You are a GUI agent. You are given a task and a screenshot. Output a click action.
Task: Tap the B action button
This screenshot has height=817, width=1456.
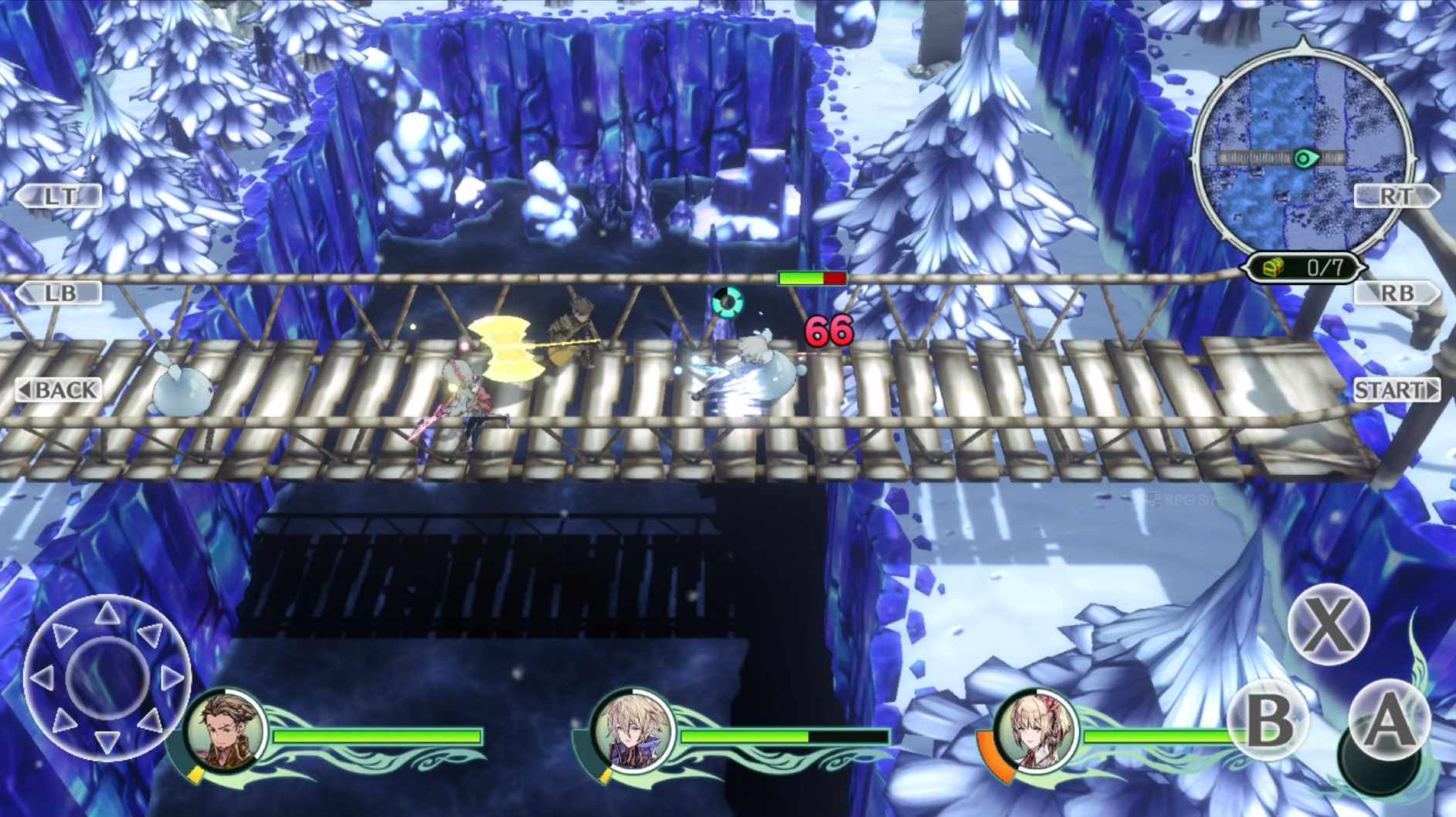coord(1269,721)
